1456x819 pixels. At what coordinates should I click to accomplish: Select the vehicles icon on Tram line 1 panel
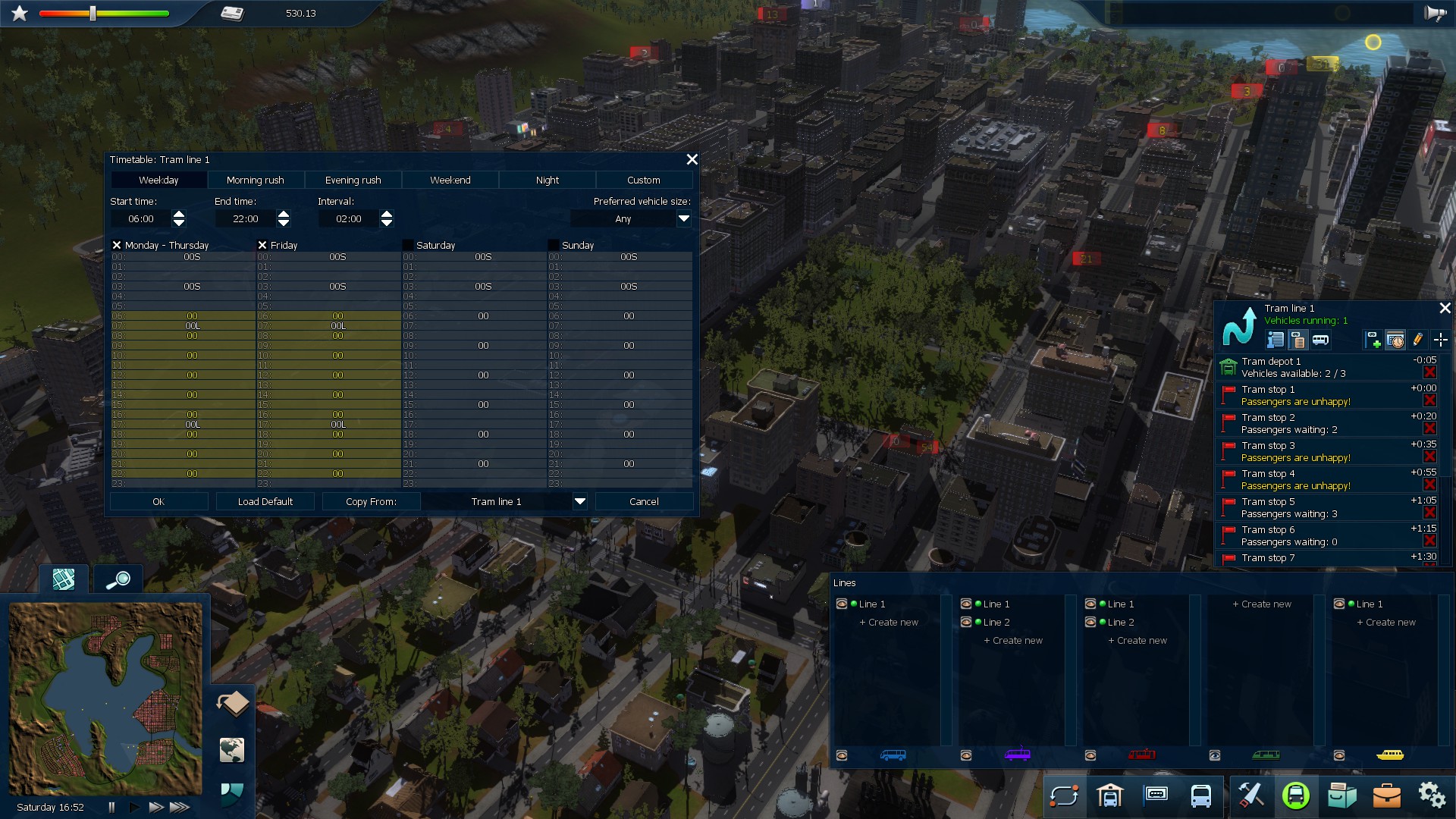1321,340
